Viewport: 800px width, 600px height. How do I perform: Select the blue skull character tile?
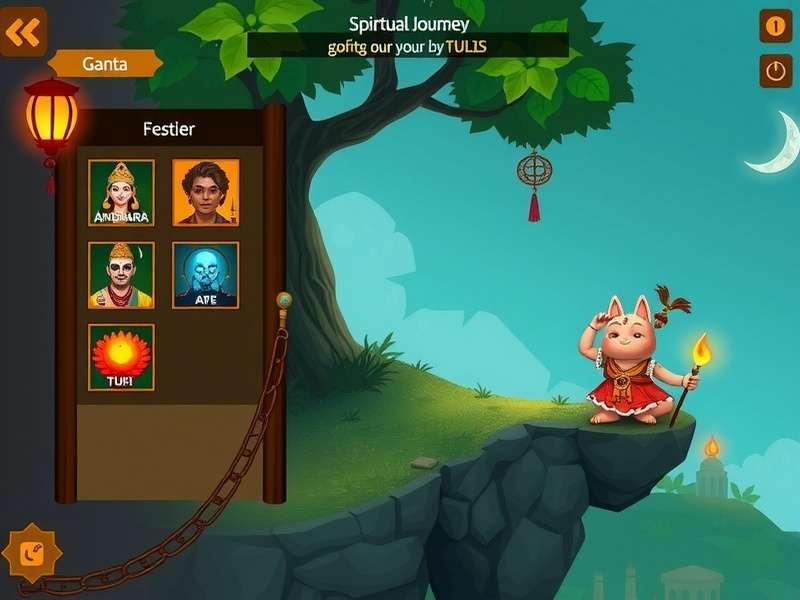coord(206,275)
